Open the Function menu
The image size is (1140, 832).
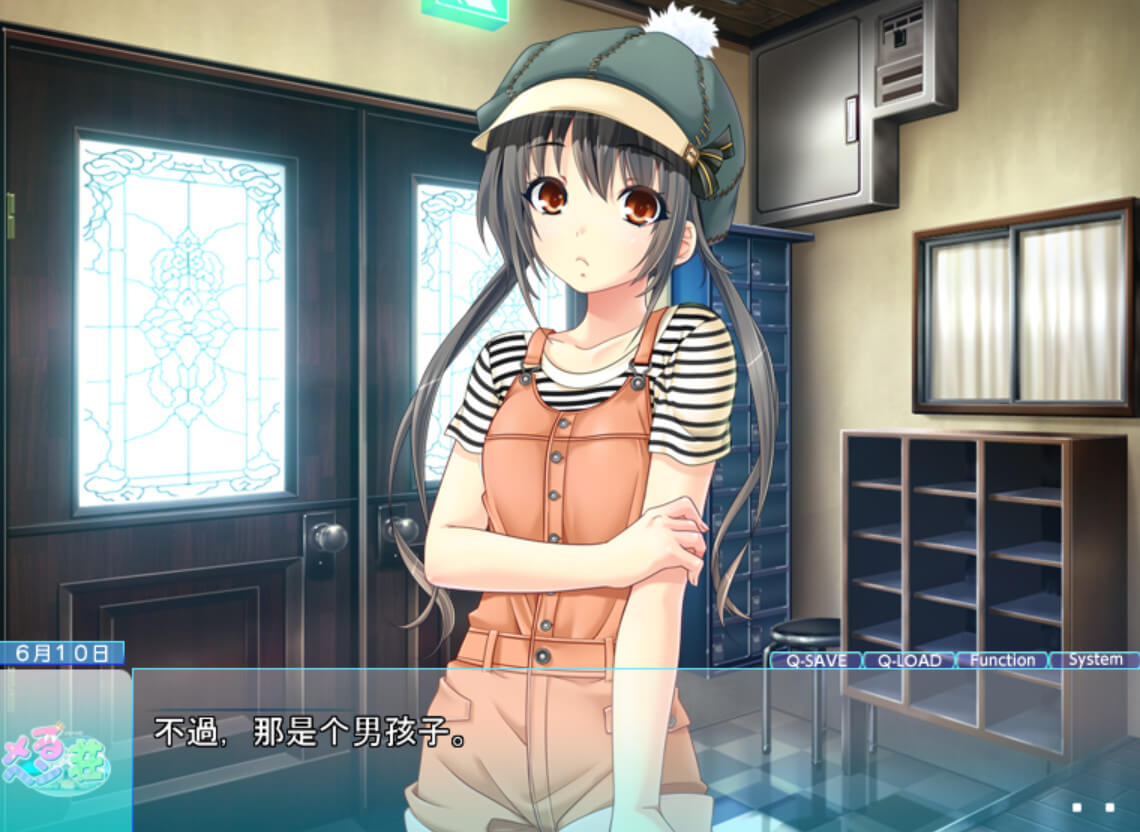point(1001,660)
